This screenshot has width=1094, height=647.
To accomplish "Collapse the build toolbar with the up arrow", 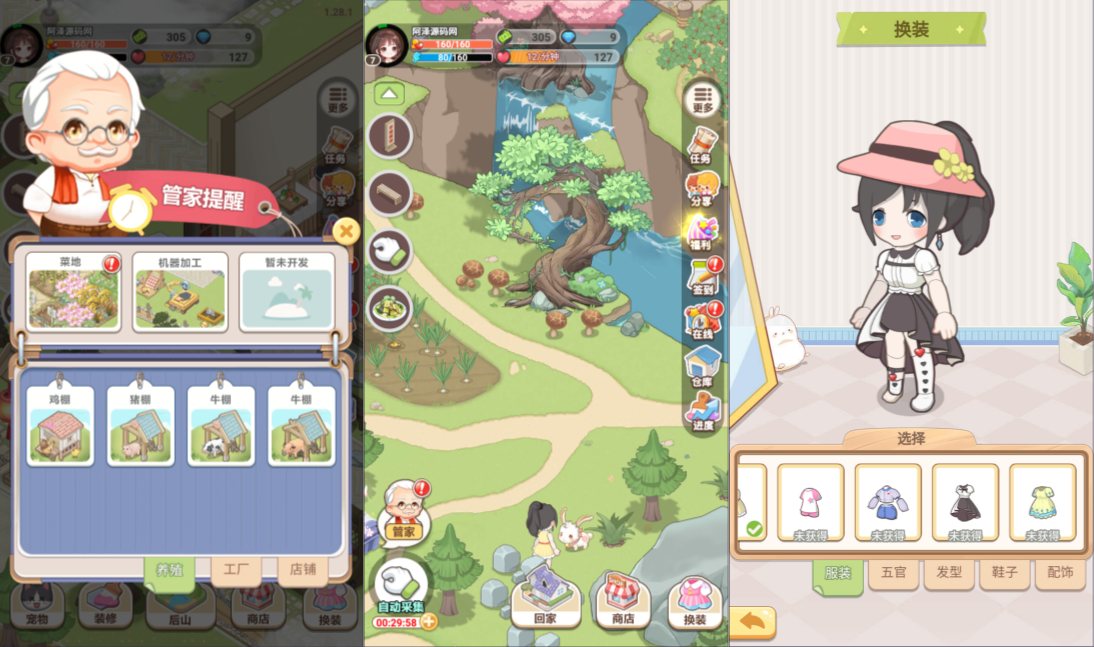I will [389, 95].
